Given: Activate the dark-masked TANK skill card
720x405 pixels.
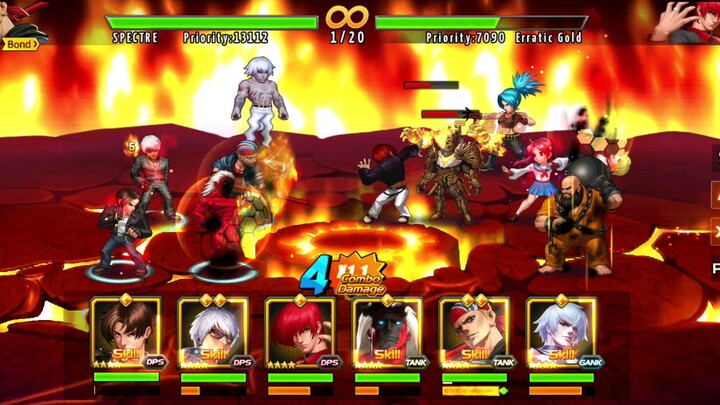Looking at the screenshot, I should click(387, 334).
